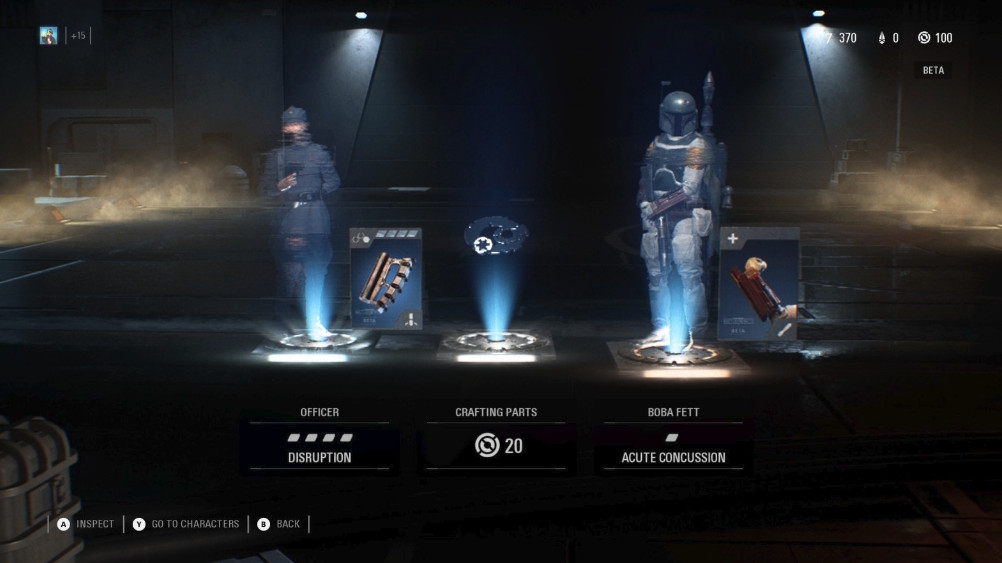The width and height of the screenshot is (1002, 563).
Task: Open the player avatar in the corner
Action: pyautogui.click(x=48, y=36)
